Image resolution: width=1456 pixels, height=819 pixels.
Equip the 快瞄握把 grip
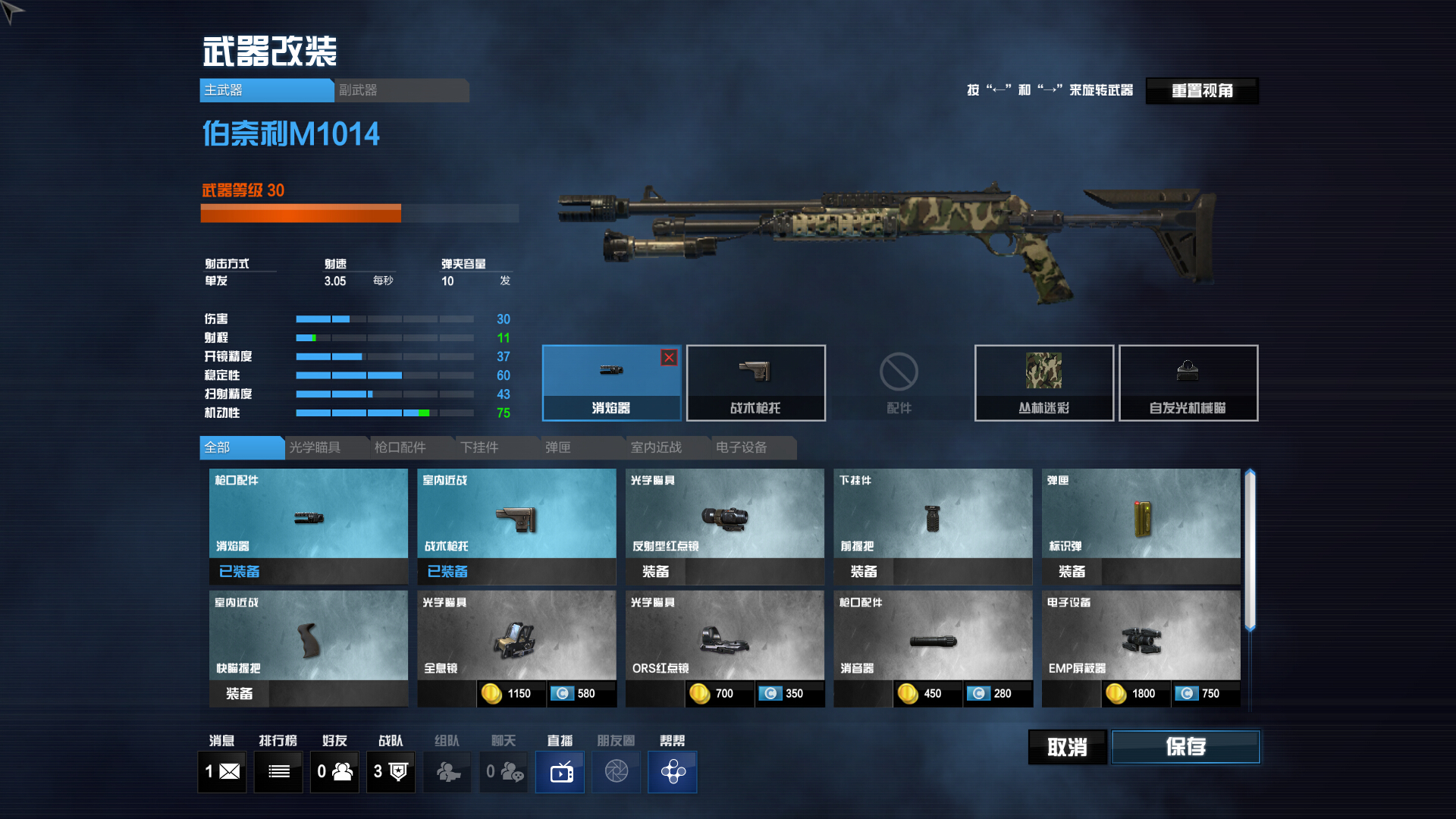pos(240,694)
